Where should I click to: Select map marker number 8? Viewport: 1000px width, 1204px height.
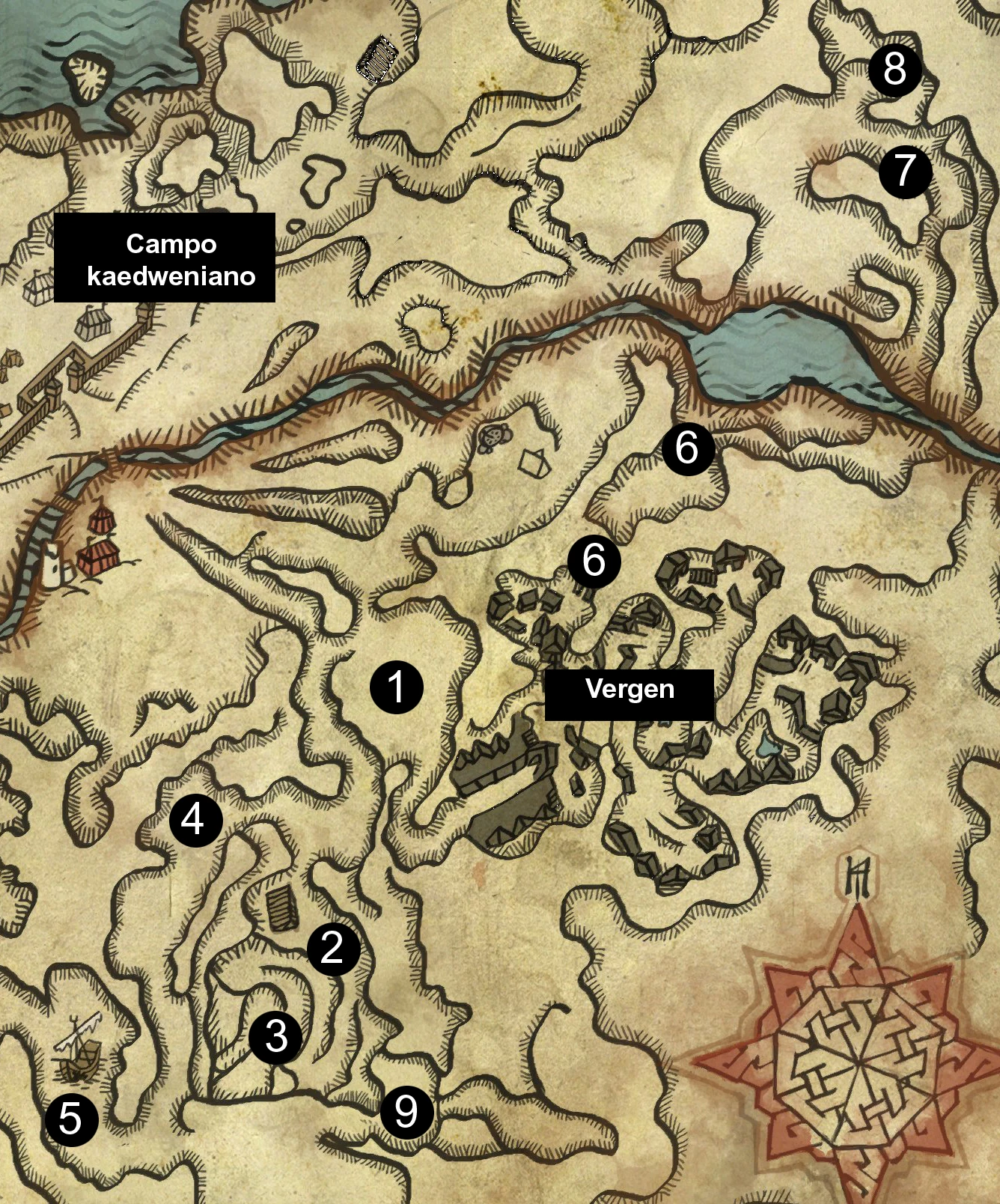pyautogui.click(x=894, y=70)
